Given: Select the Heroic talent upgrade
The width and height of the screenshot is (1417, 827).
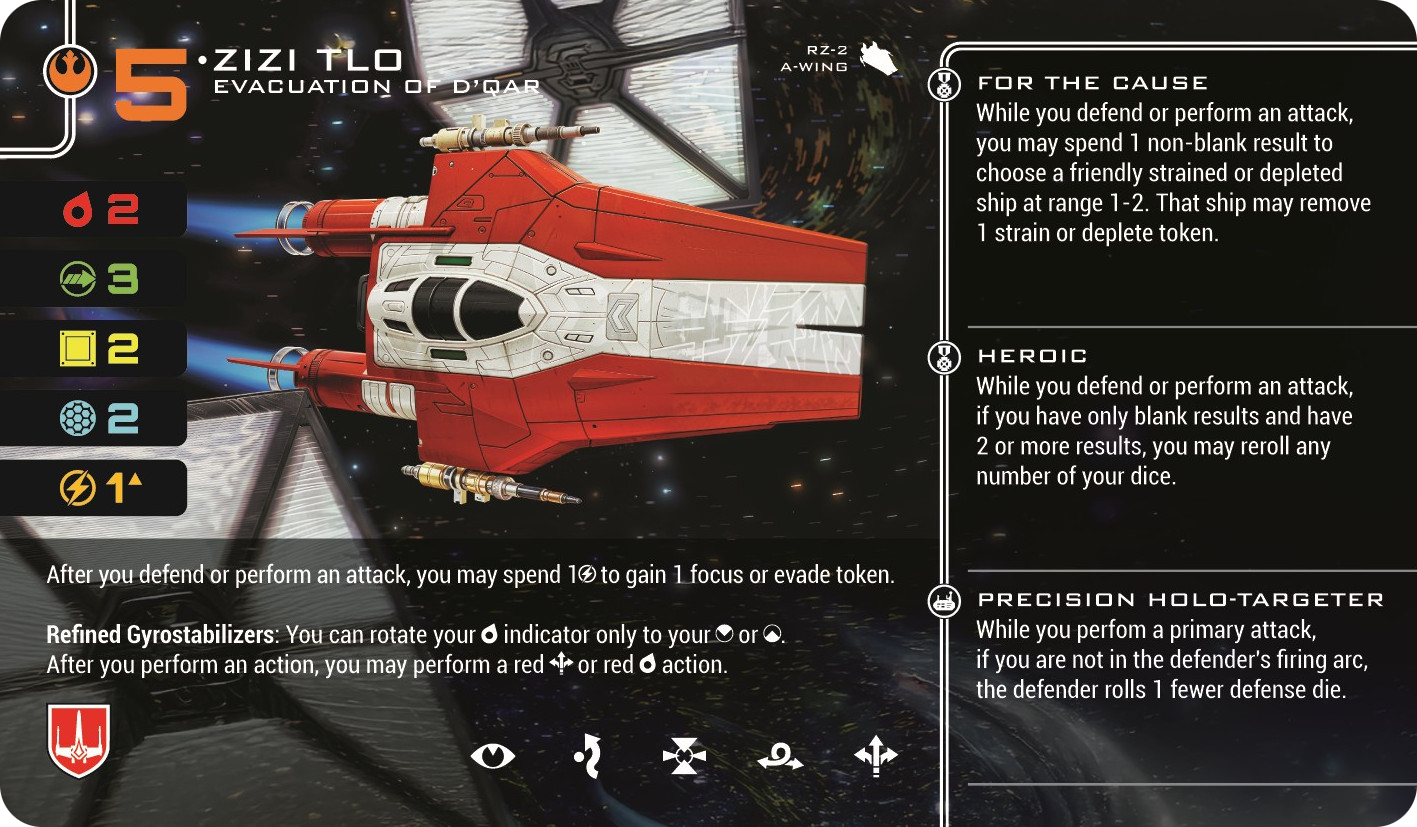Looking at the screenshot, I should click(x=1032, y=356).
